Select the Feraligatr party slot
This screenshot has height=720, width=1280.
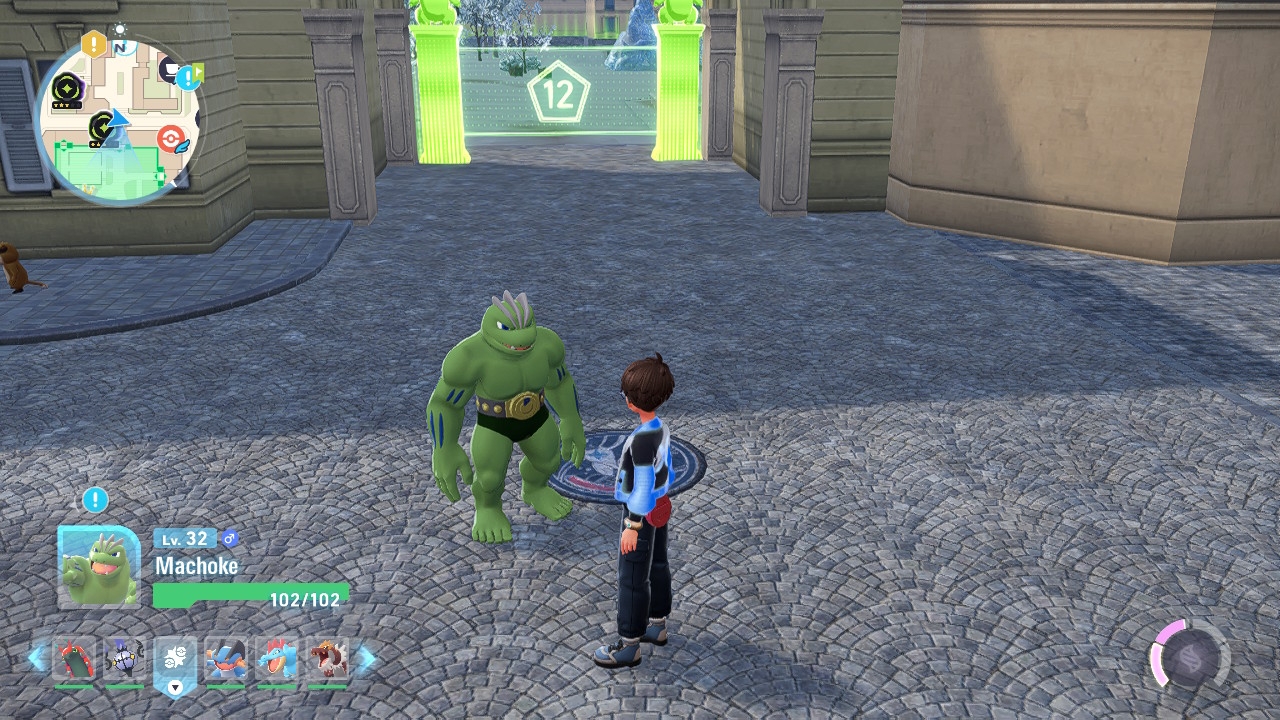[276, 659]
